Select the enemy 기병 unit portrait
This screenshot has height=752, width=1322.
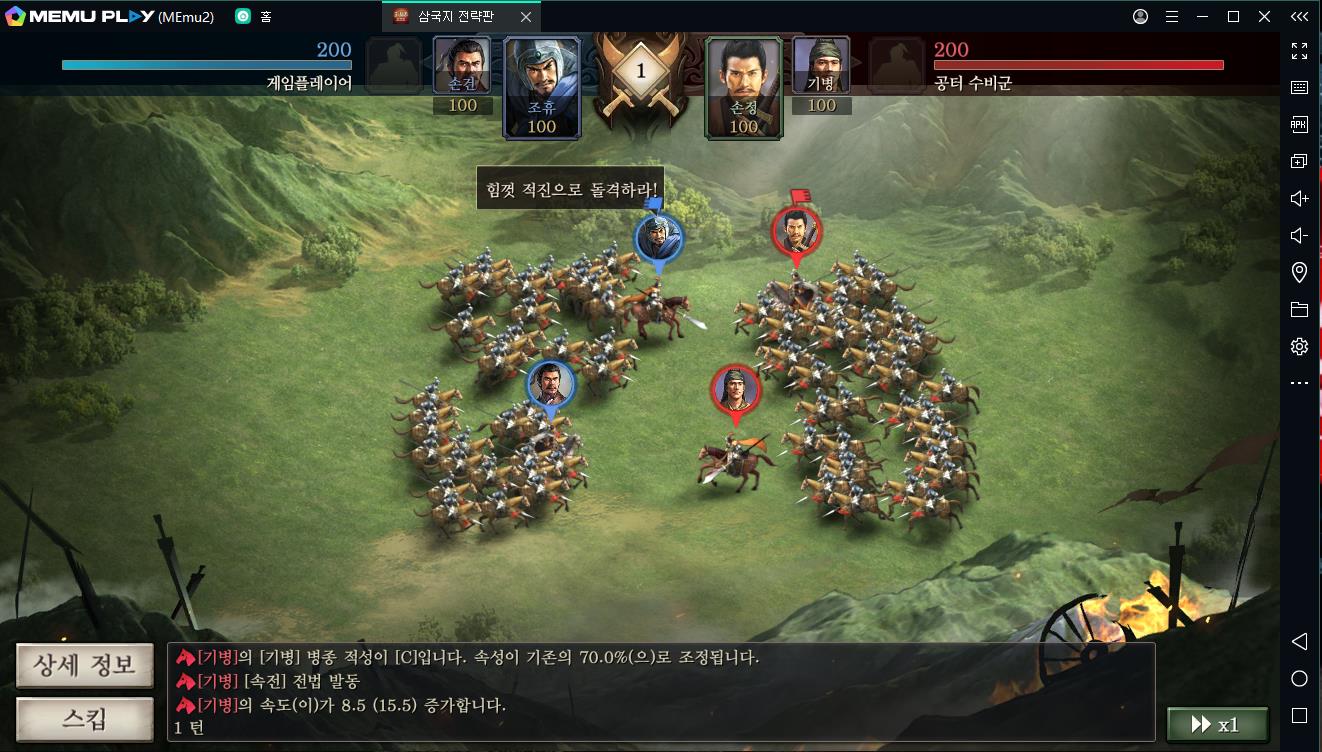point(821,67)
